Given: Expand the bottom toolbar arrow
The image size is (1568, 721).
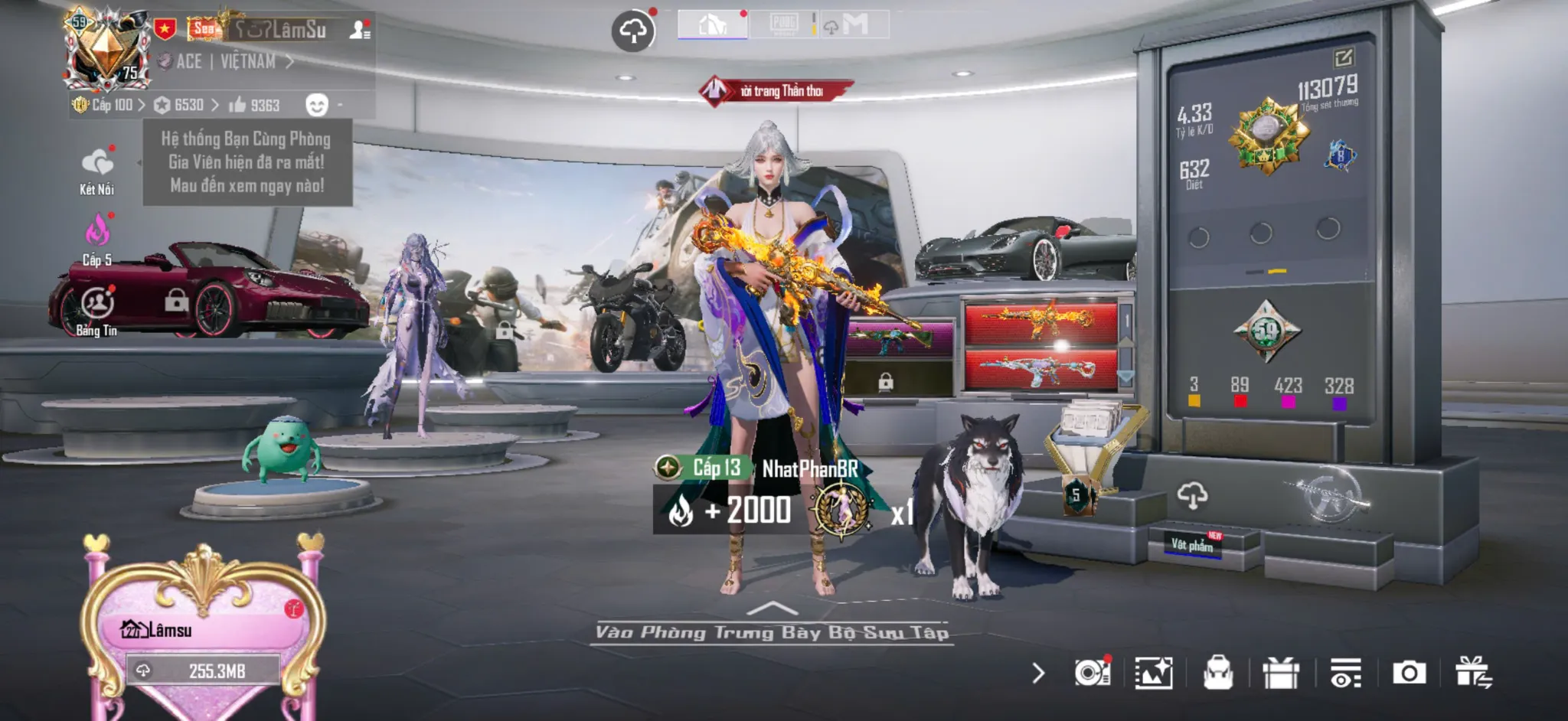Looking at the screenshot, I should point(1038,674).
